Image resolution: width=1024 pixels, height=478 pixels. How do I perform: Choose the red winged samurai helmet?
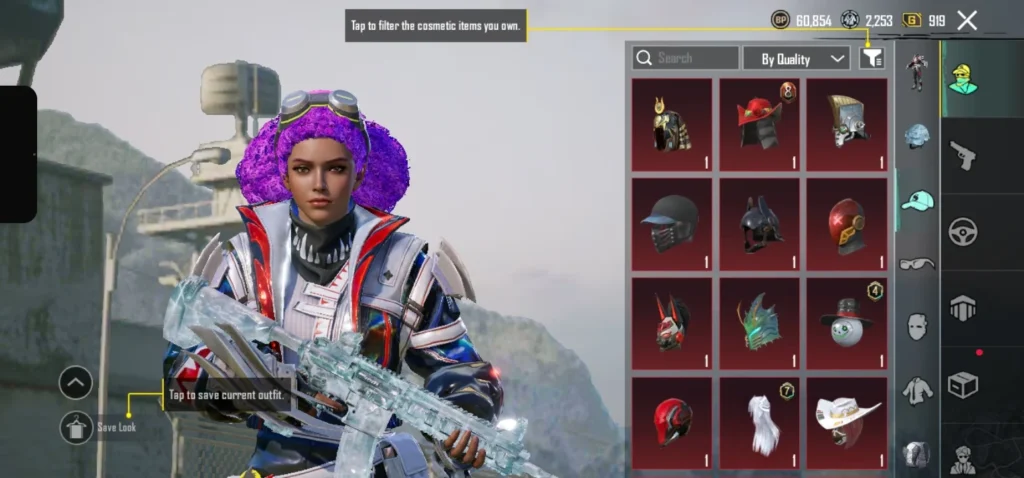(x=759, y=125)
